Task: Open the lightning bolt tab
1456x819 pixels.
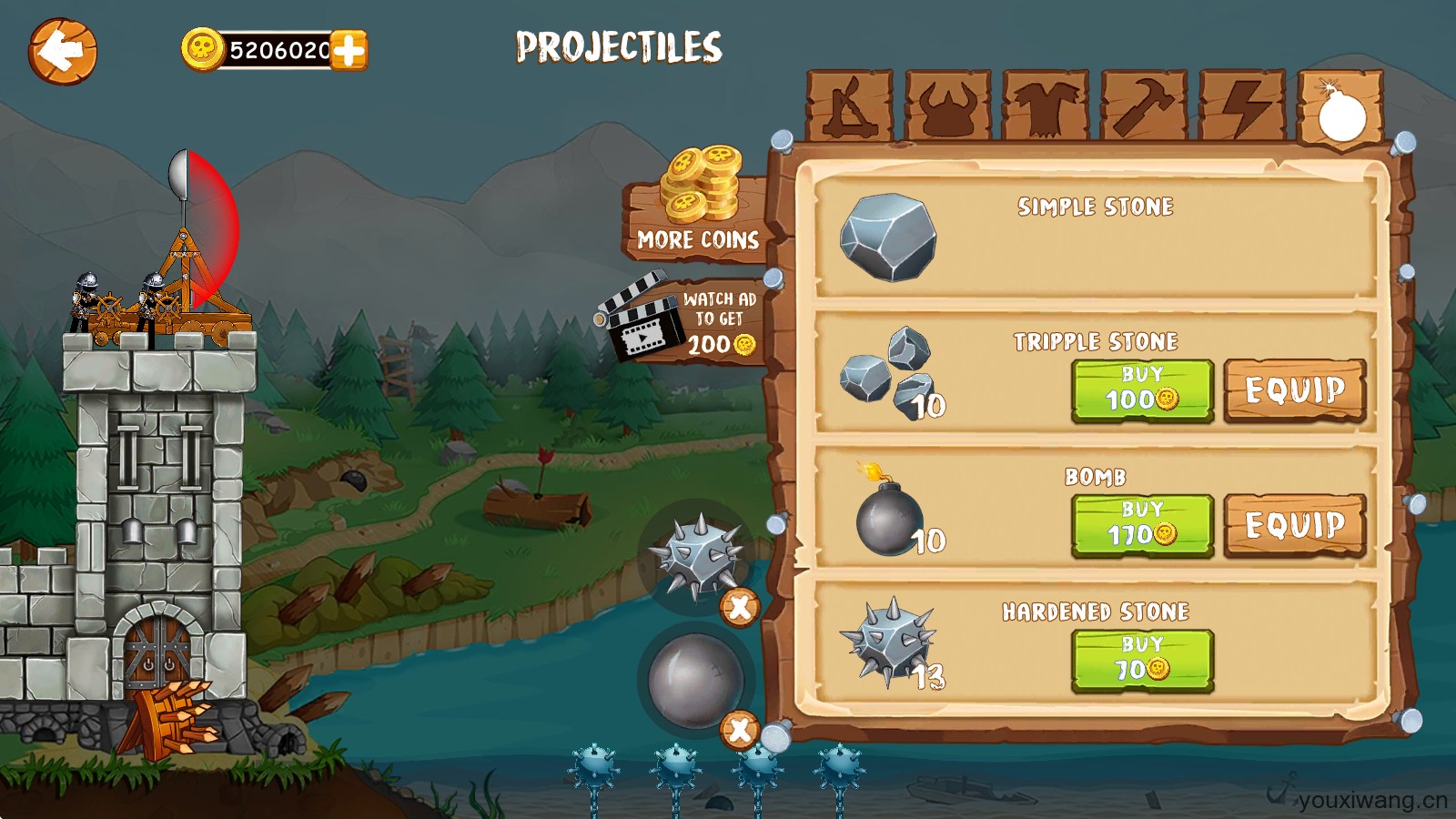Action: (1242, 106)
